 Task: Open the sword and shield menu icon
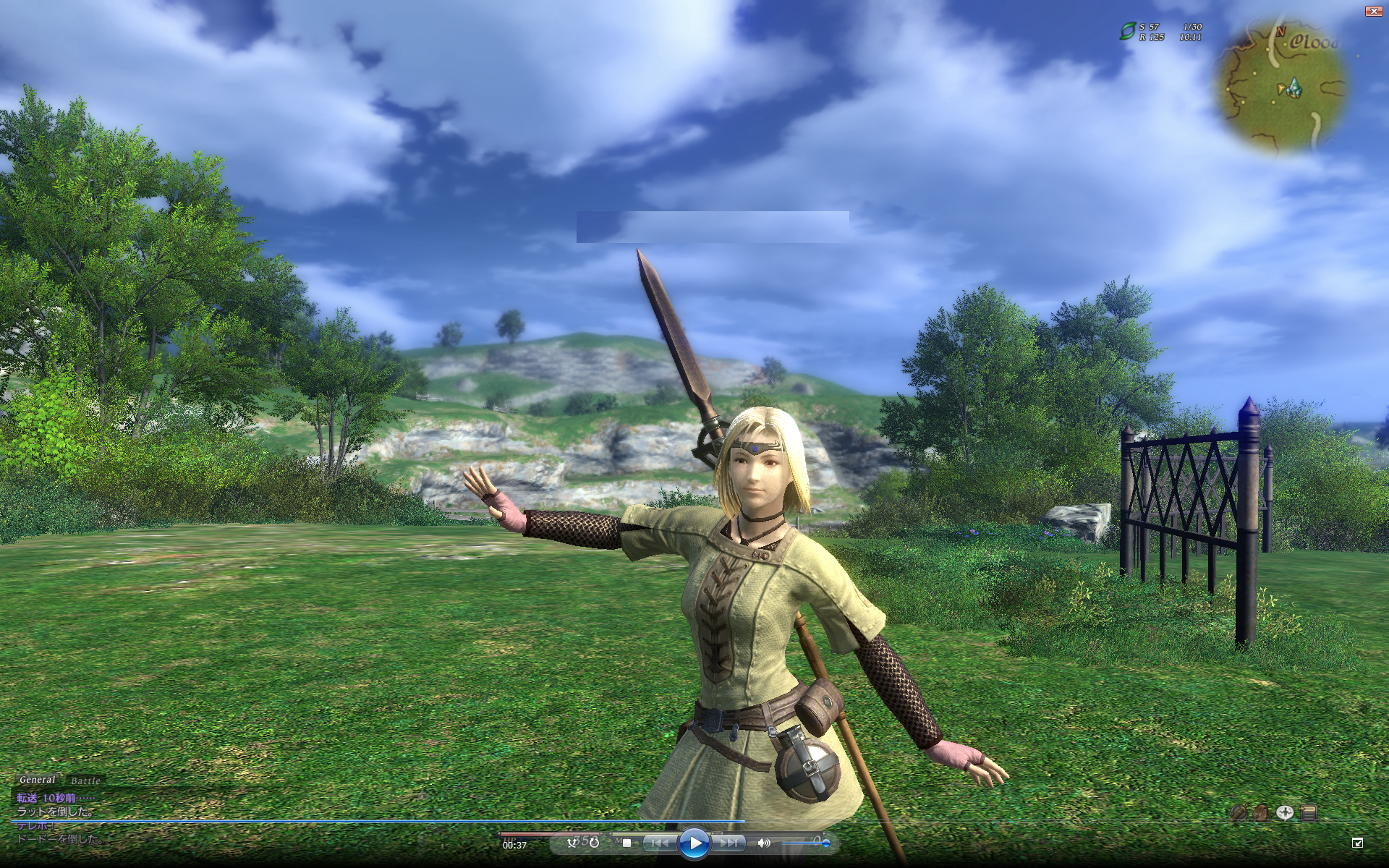[x=1238, y=813]
